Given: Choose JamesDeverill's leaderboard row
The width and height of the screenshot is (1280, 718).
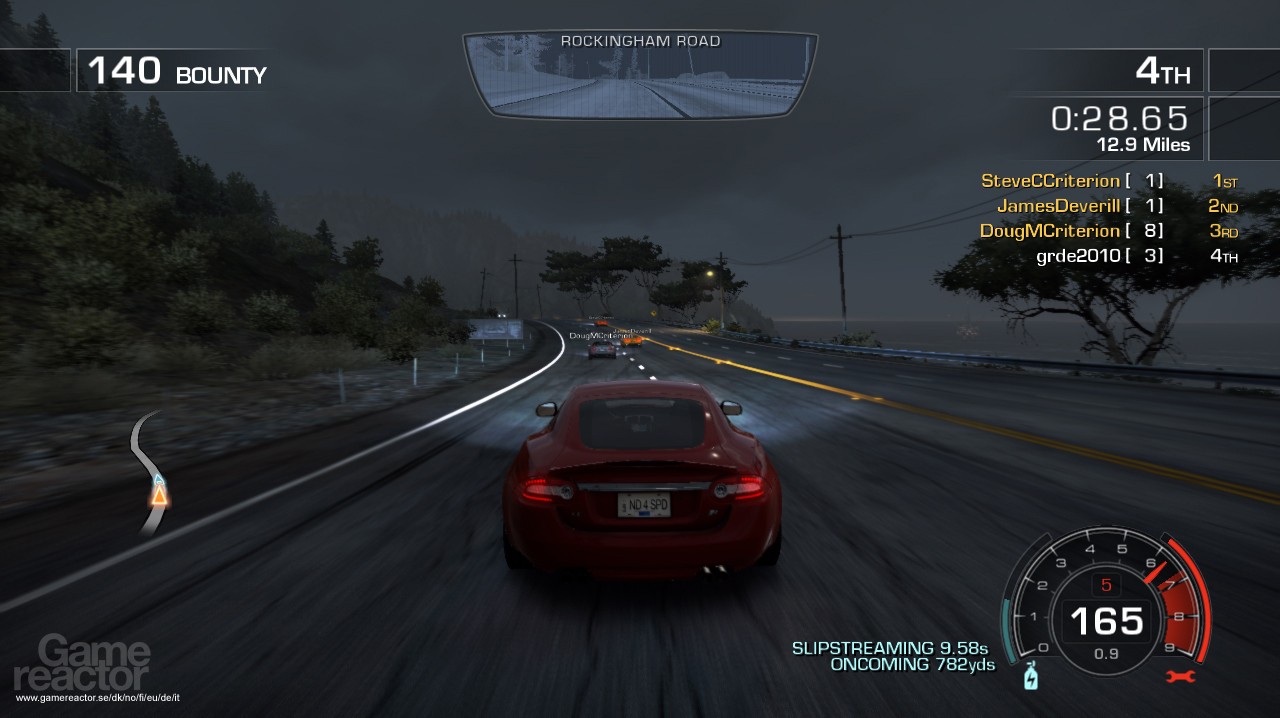Looking at the screenshot, I should [x=1058, y=206].
